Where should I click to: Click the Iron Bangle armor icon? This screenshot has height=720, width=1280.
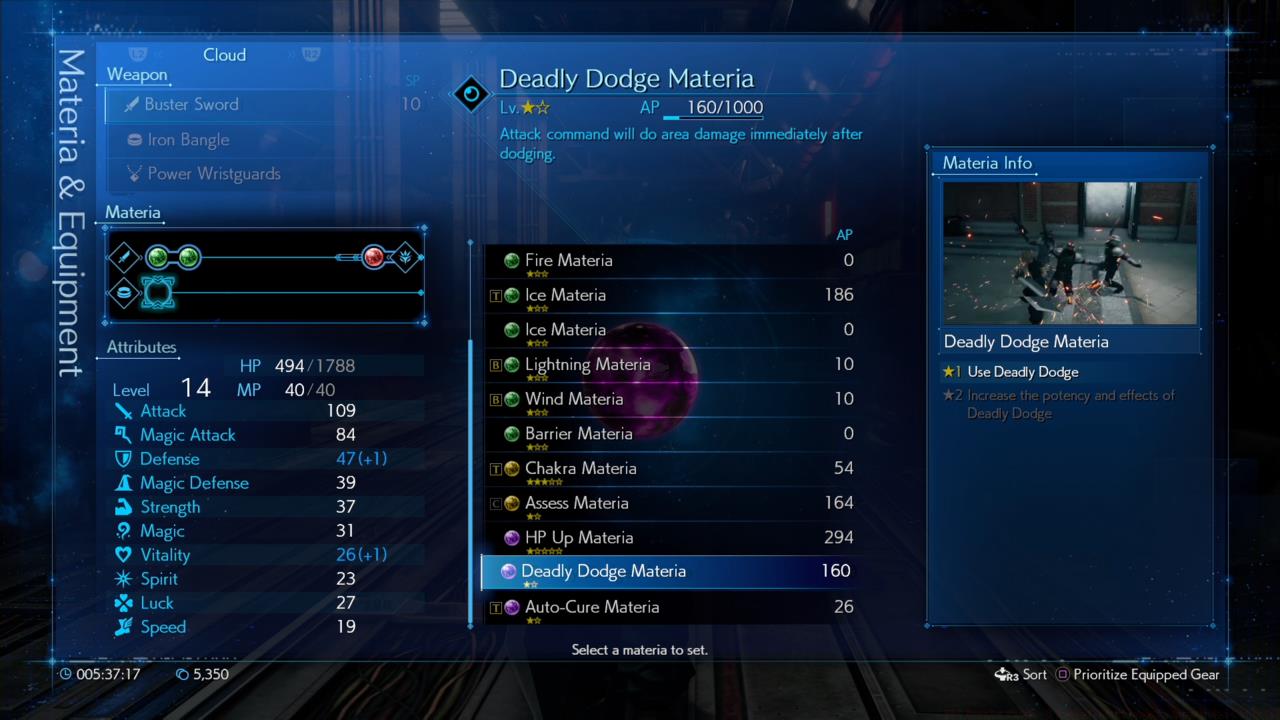pyautogui.click(x=135, y=139)
